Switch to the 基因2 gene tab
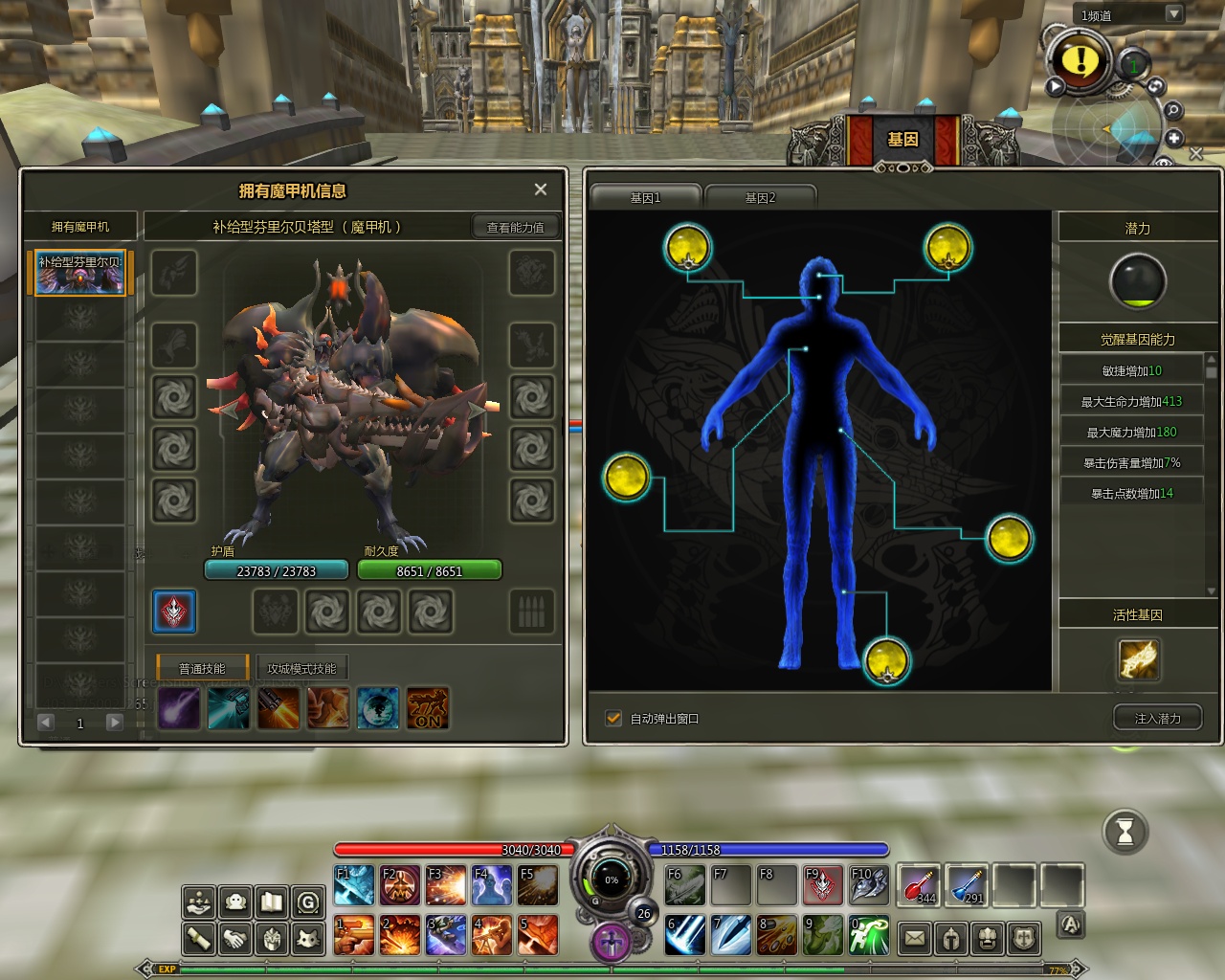 (x=760, y=197)
